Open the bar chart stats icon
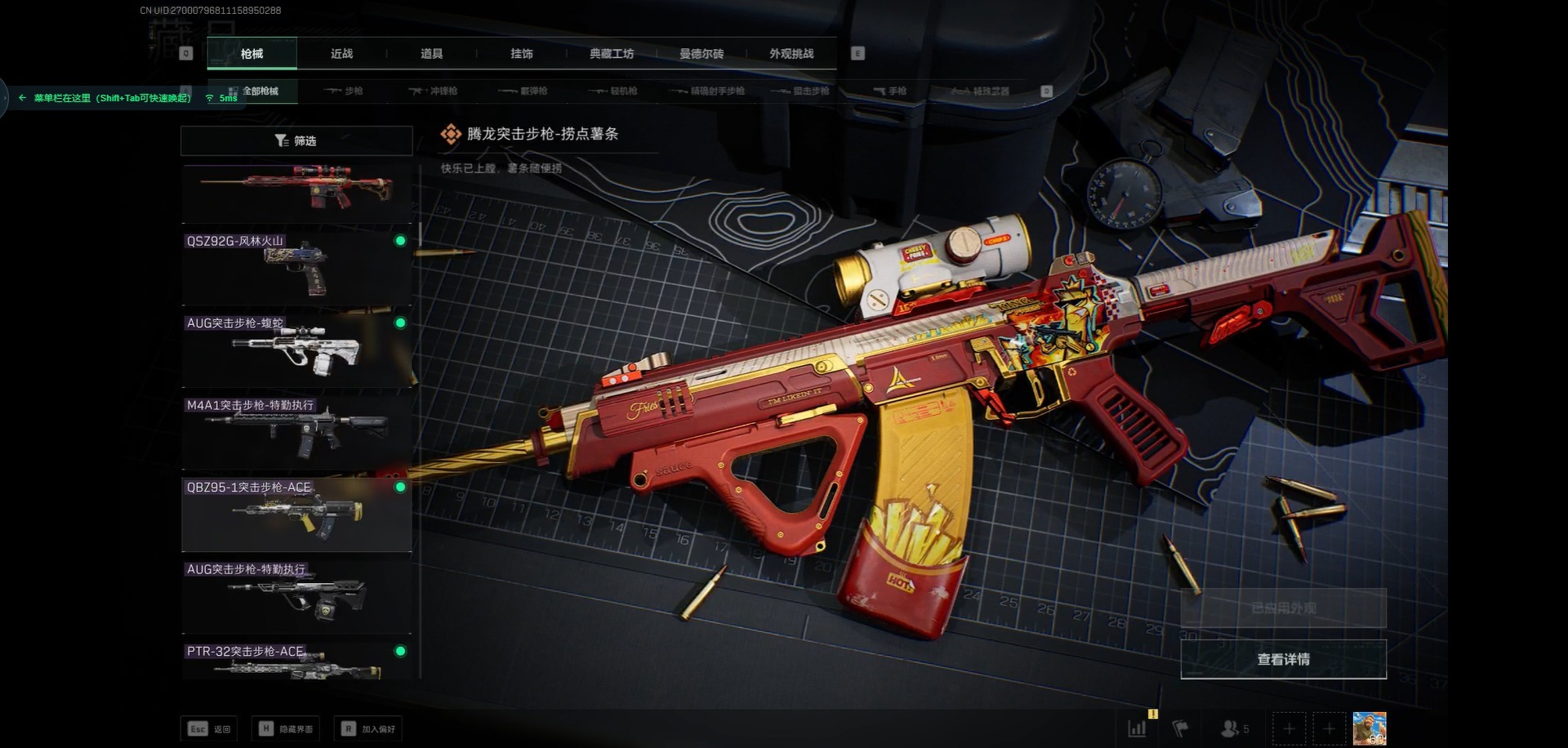Screen dimensions: 1568x748 1137,728
